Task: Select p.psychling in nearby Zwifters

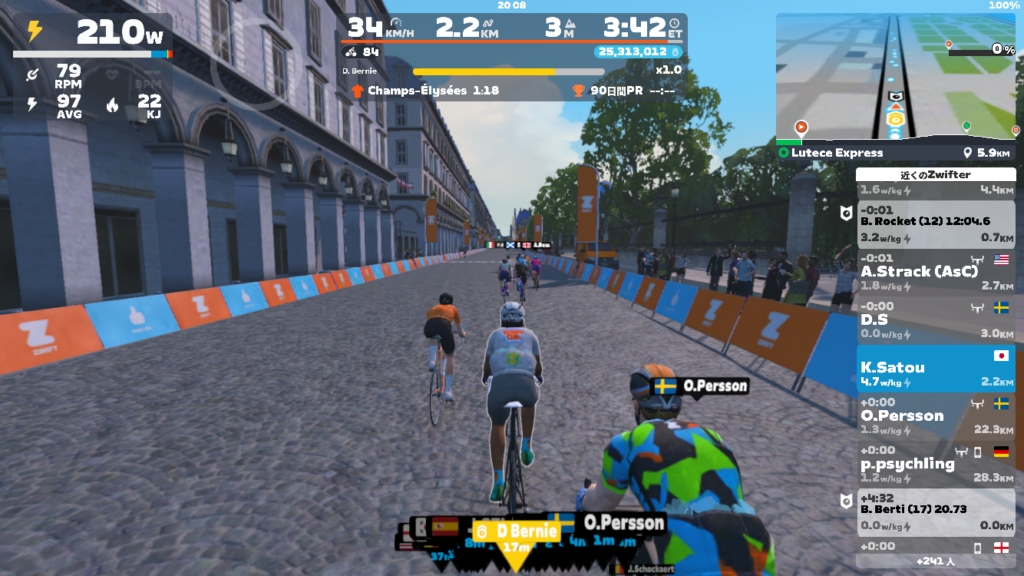Action: (x=935, y=465)
